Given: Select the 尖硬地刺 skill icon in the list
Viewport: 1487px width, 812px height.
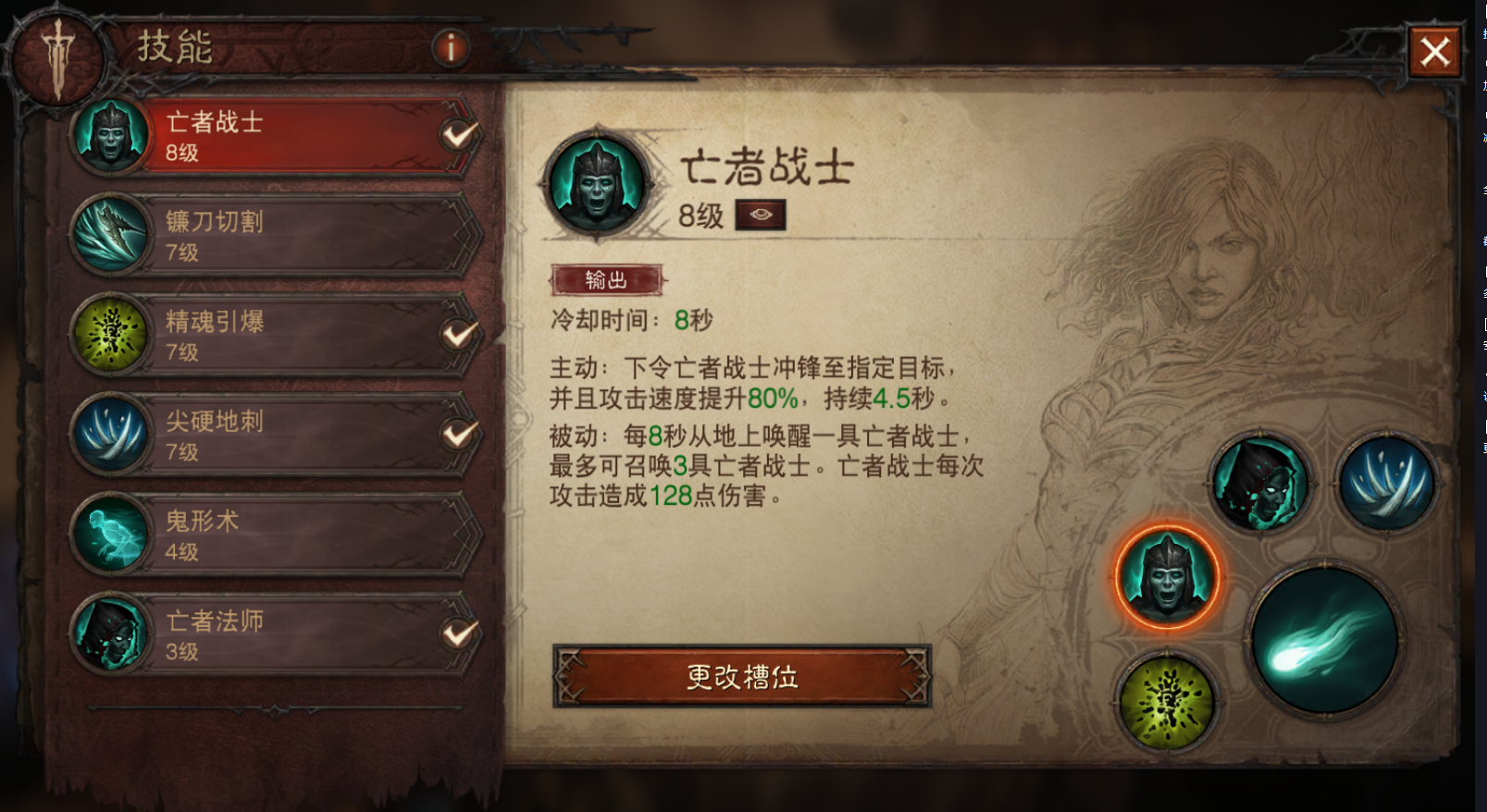Looking at the screenshot, I should click(x=111, y=435).
